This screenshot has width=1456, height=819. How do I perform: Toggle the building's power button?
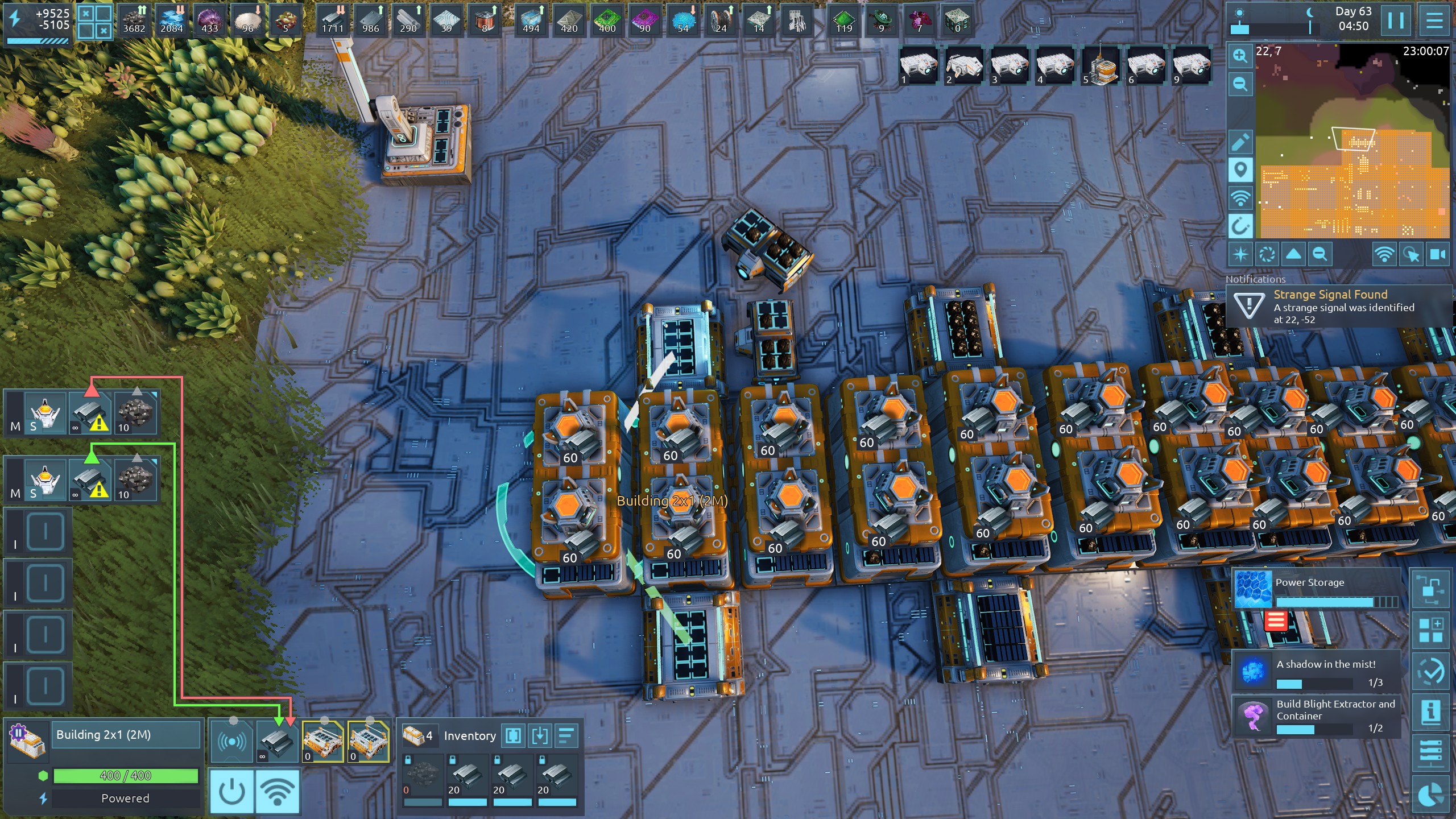click(x=232, y=791)
